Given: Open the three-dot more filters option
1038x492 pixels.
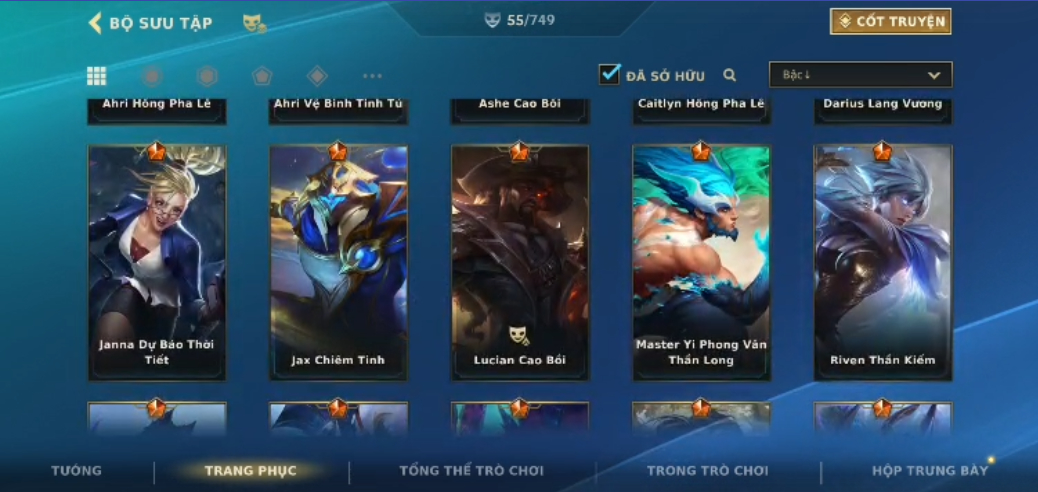Looking at the screenshot, I should coord(372,76).
